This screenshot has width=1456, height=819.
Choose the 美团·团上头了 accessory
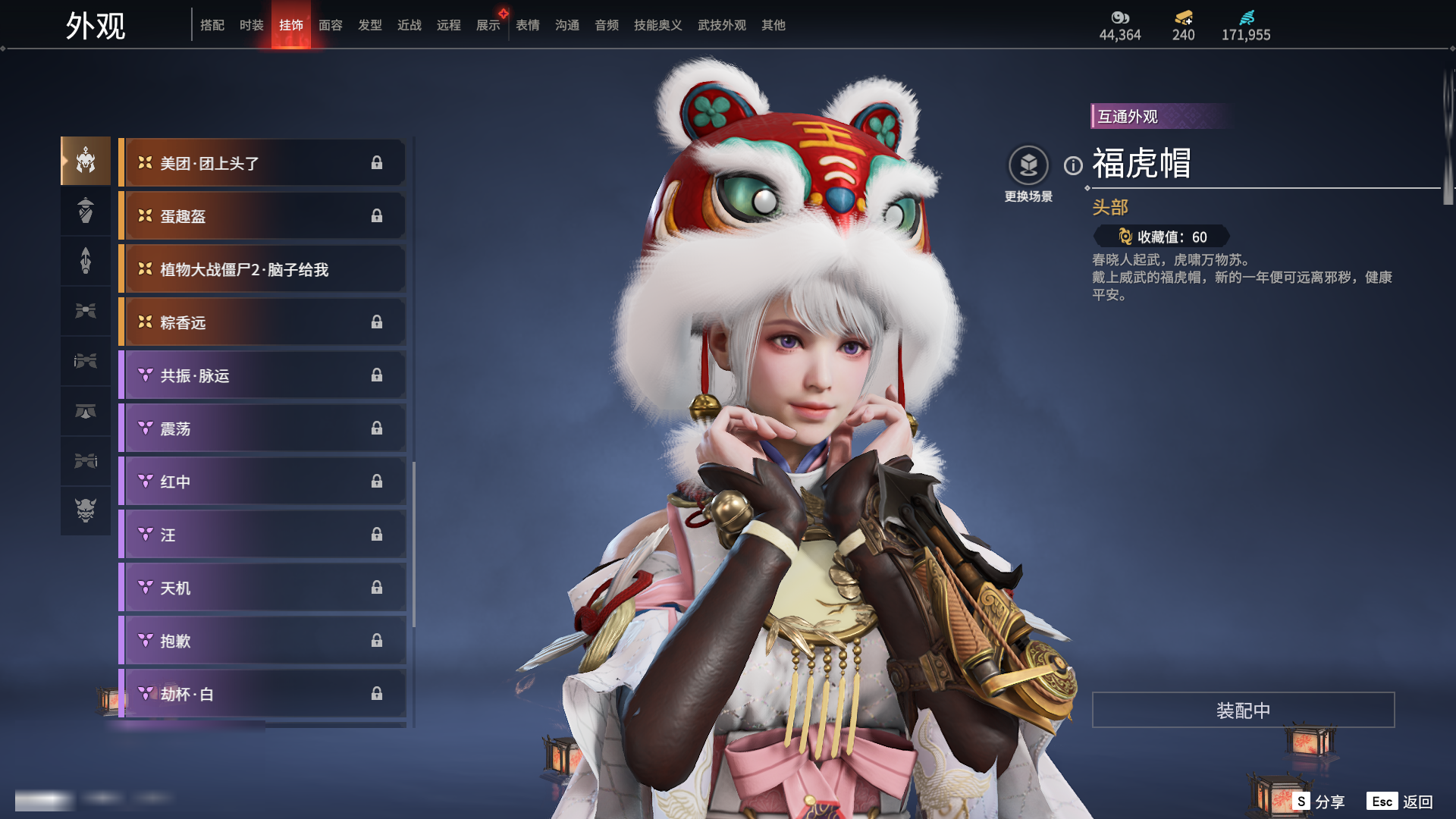click(262, 163)
